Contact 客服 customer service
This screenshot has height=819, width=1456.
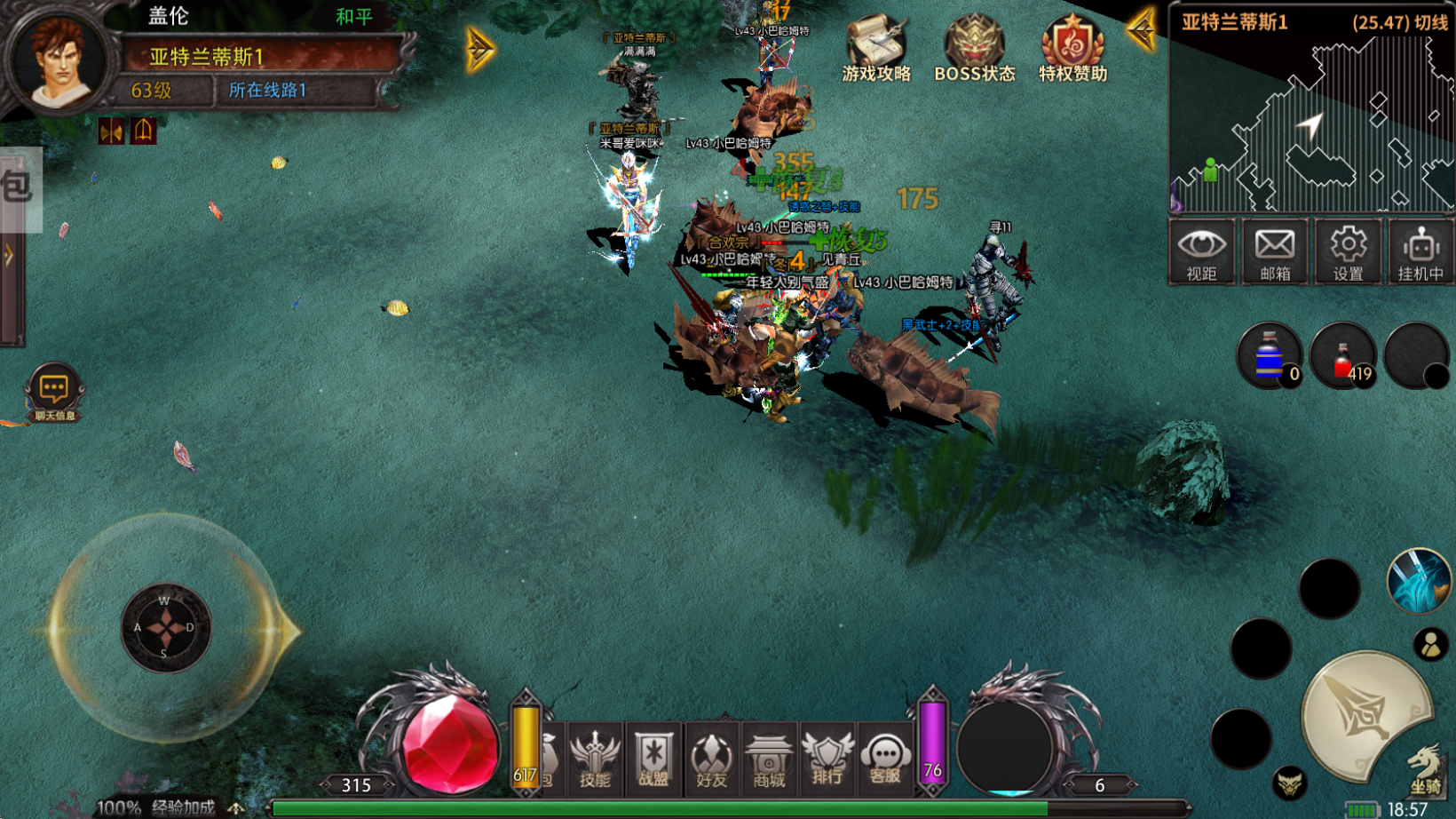coord(885,759)
